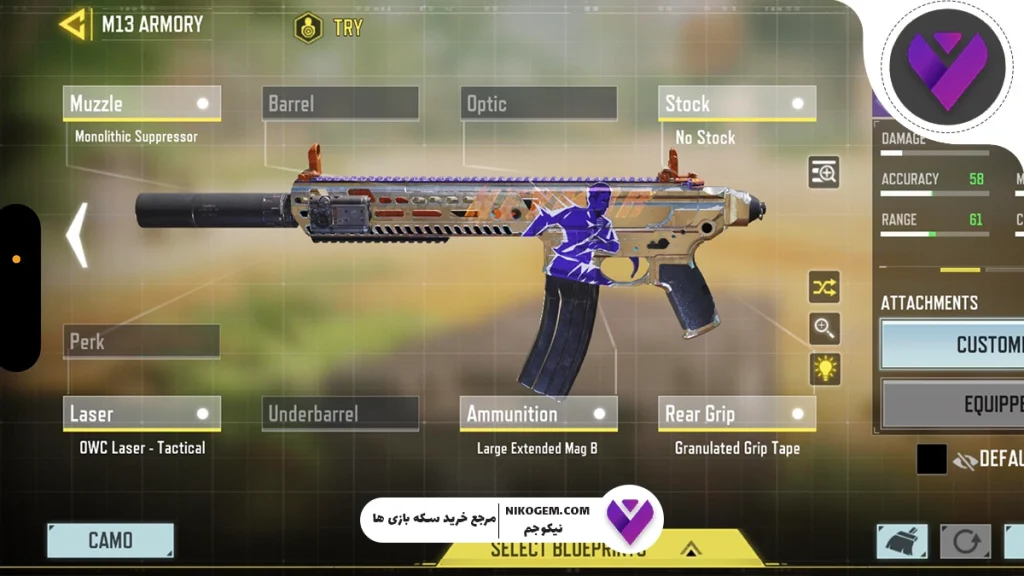Select the empty Barrel slot
The image size is (1024, 576).
click(340, 103)
